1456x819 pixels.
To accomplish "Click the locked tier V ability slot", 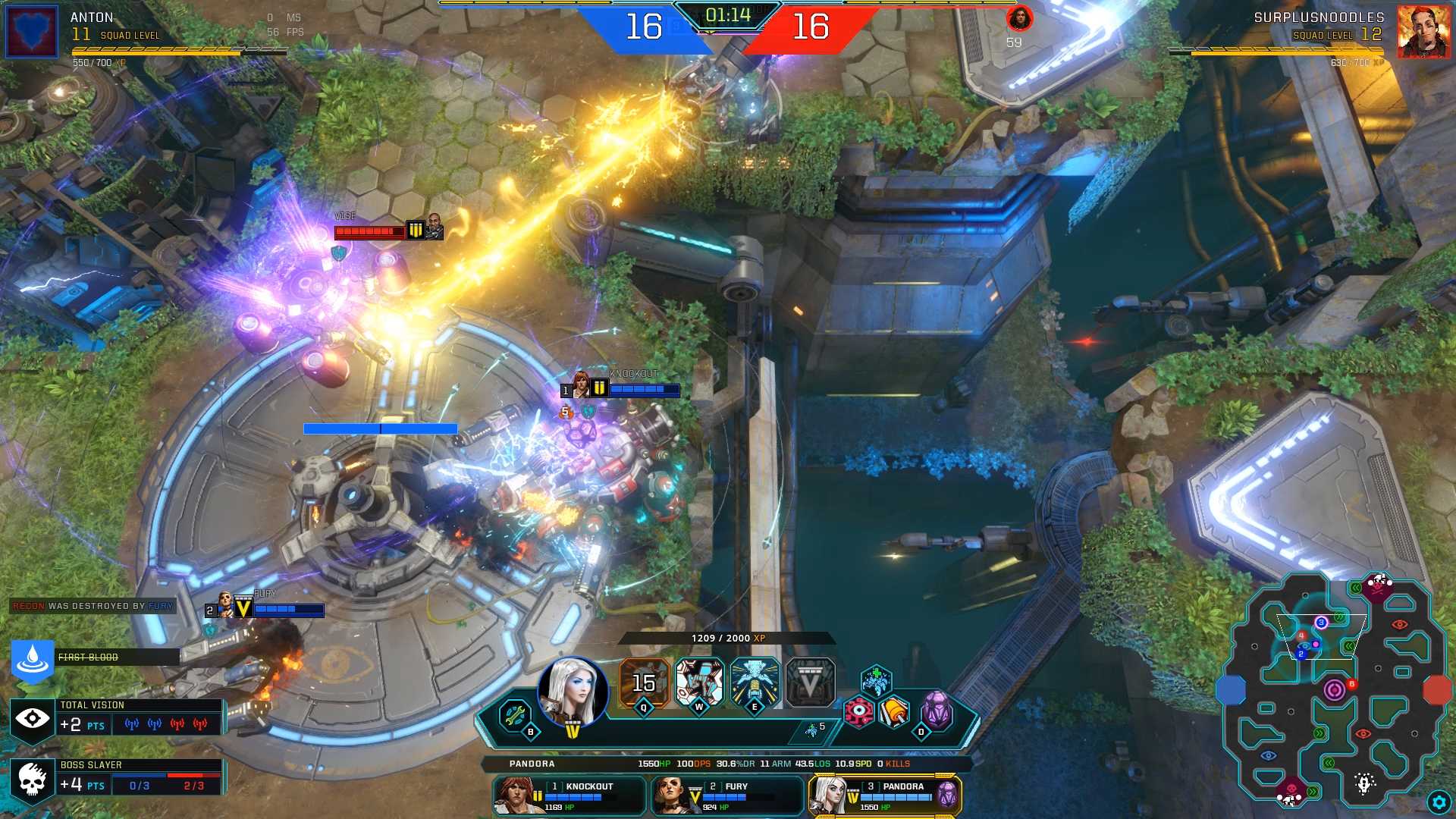I will coord(810,682).
